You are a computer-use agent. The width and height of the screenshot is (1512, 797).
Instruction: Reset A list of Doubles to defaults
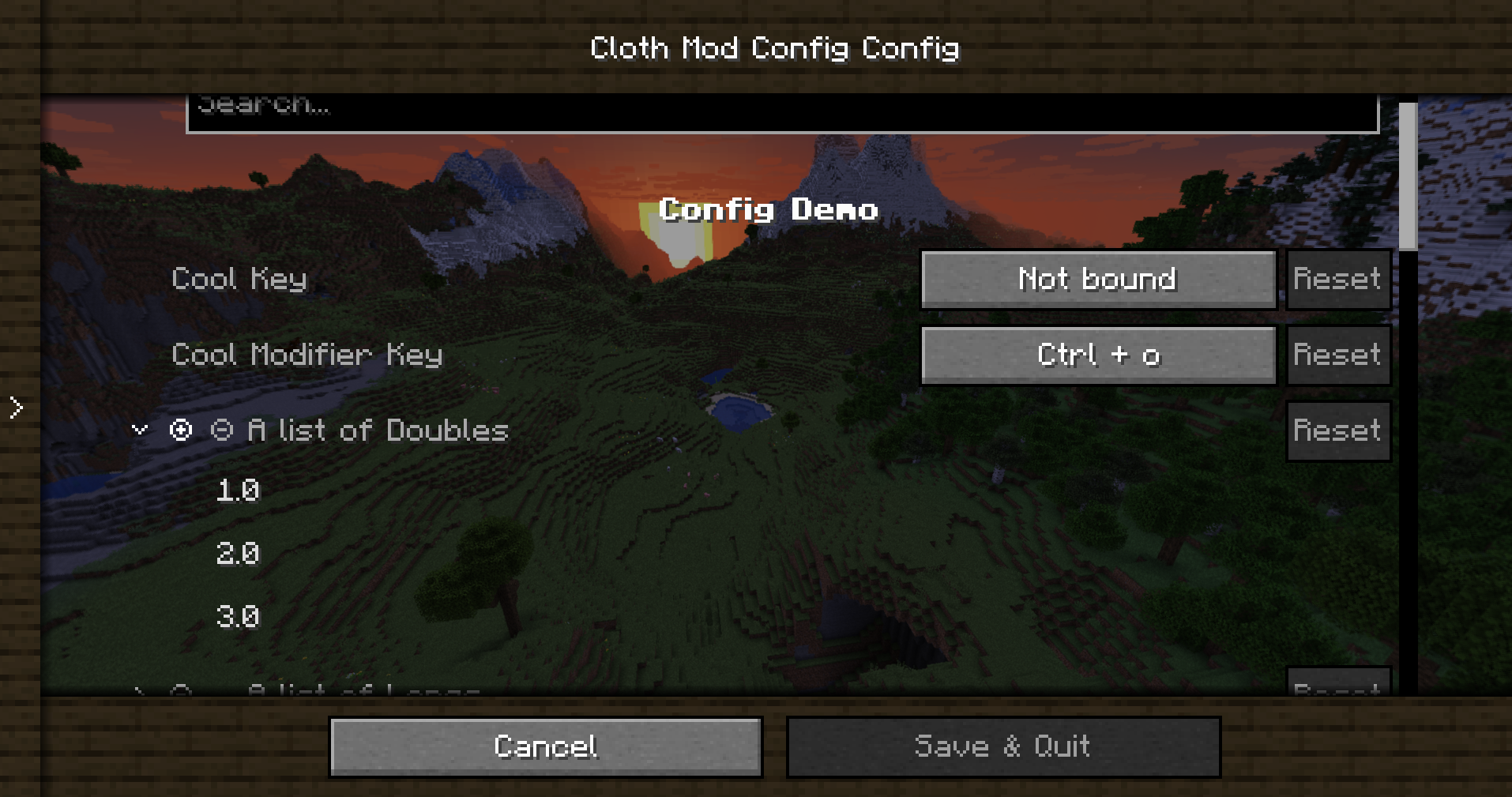1337,430
